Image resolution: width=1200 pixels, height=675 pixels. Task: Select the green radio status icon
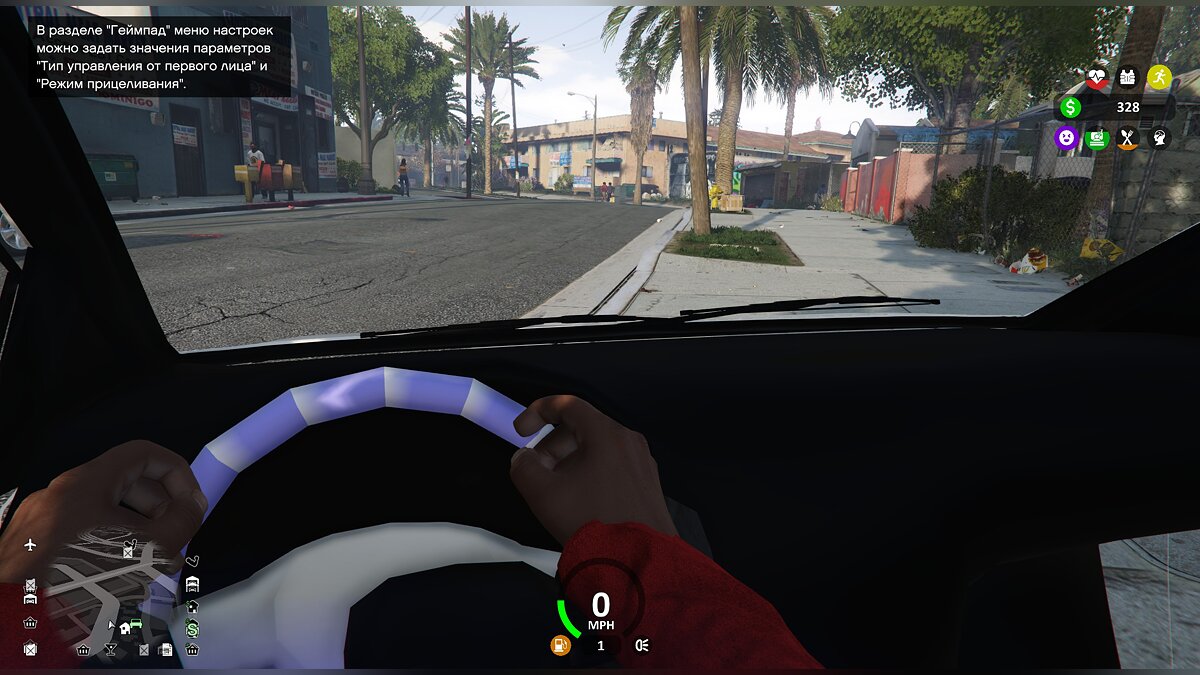point(1097,138)
